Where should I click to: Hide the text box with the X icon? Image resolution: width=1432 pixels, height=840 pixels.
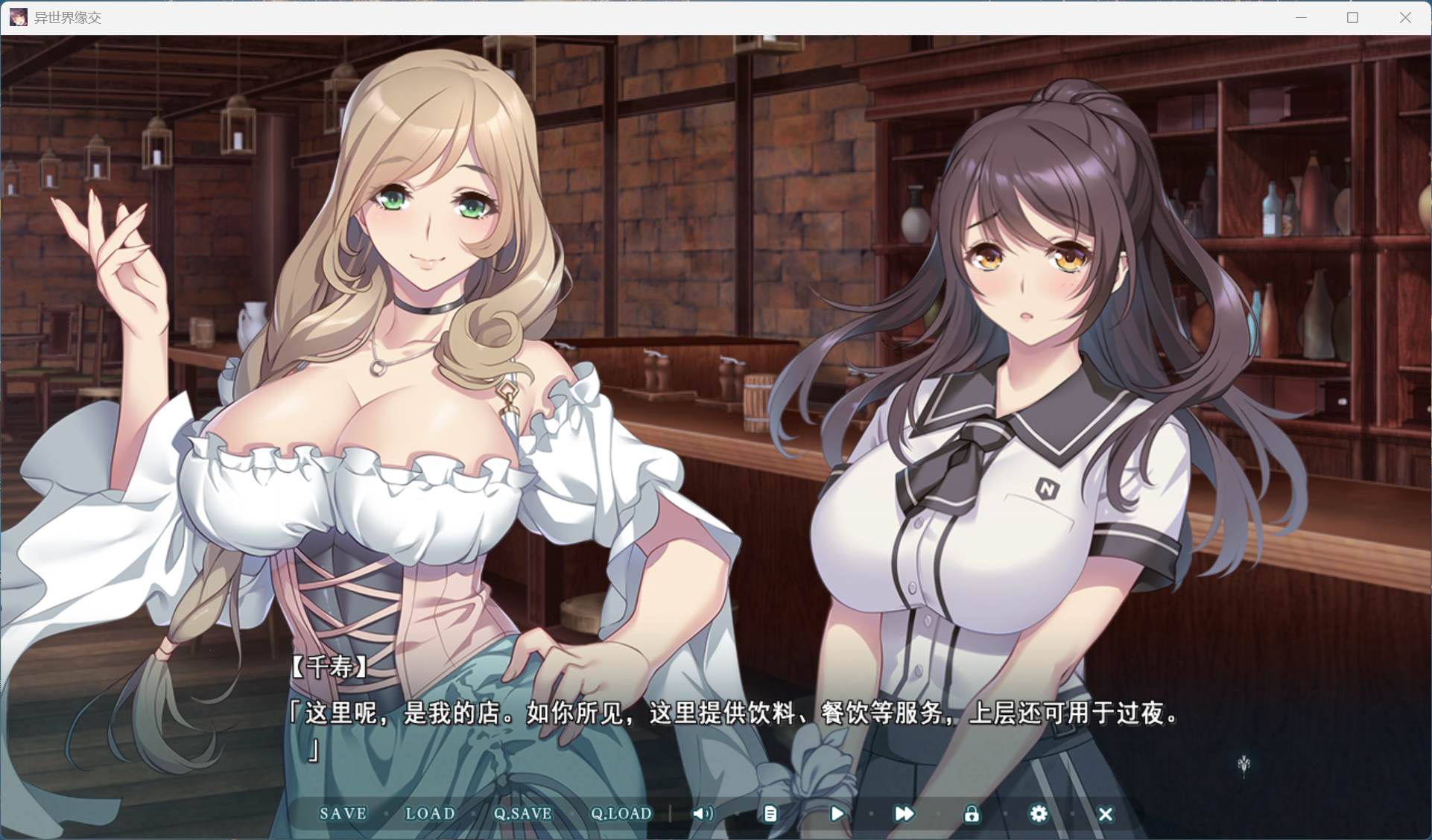point(1106,815)
